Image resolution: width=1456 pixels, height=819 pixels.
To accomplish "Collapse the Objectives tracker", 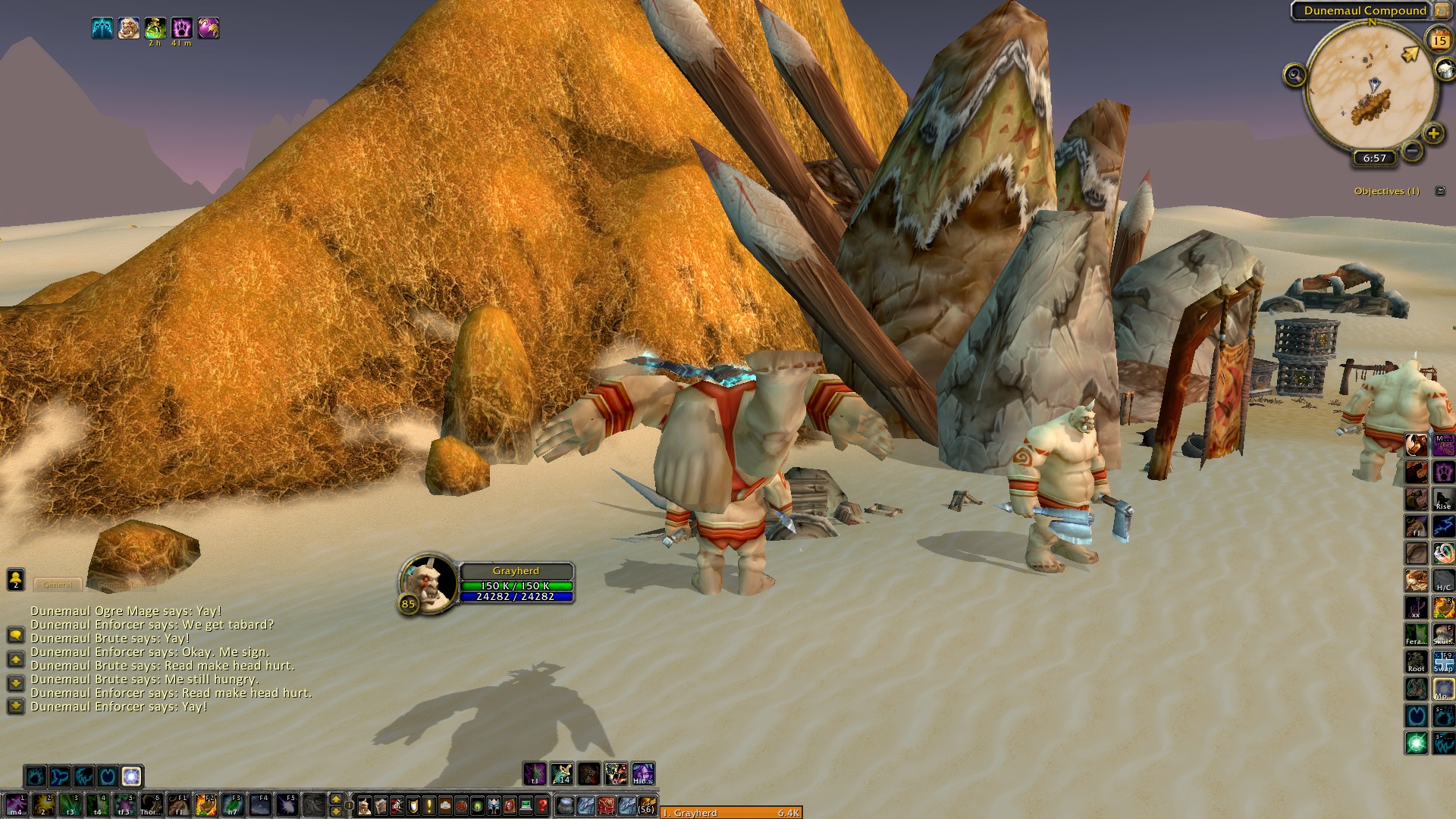I will pos(1440,191).
